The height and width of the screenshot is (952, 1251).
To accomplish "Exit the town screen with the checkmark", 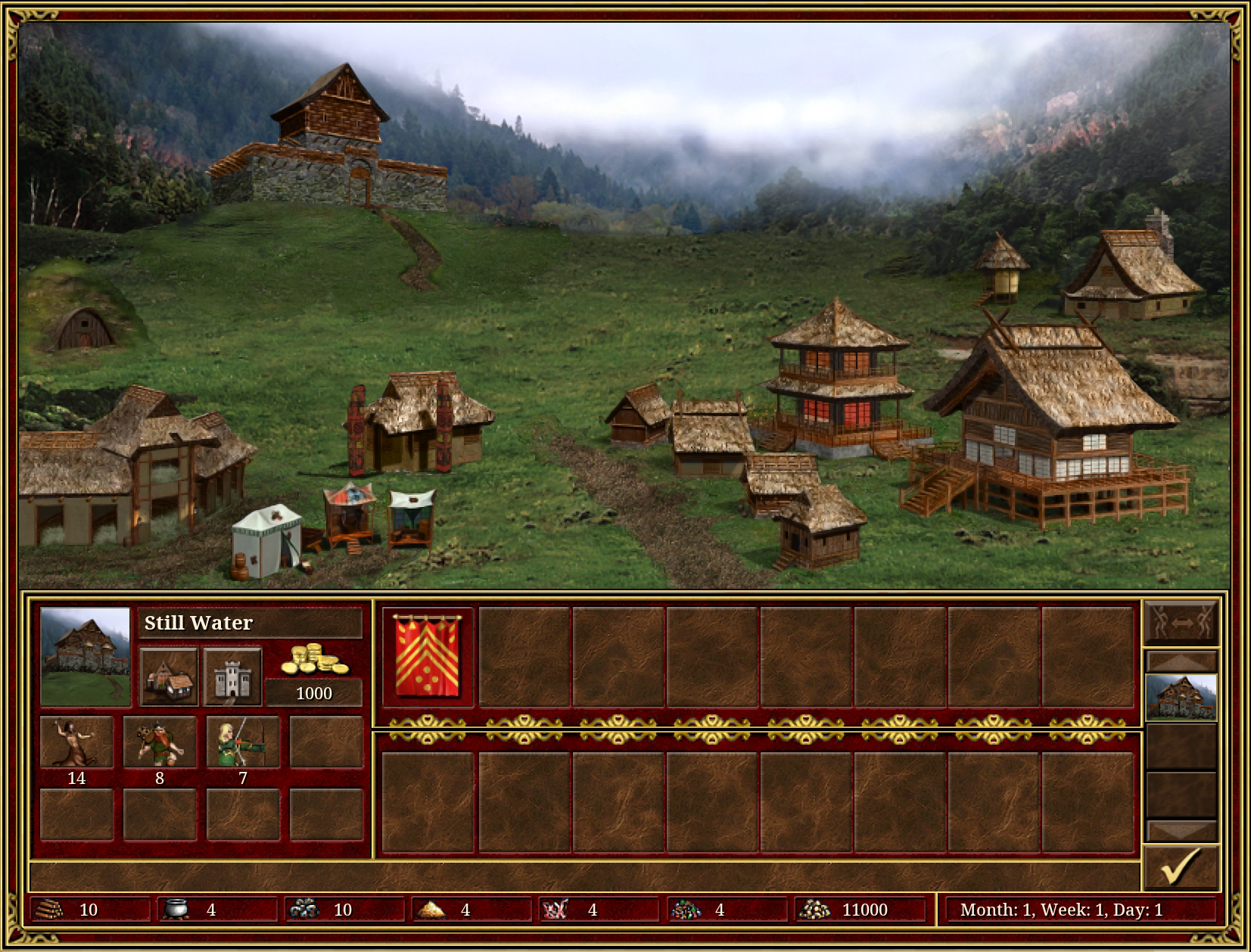I will pyautogui.click(x=1181, y=866).
